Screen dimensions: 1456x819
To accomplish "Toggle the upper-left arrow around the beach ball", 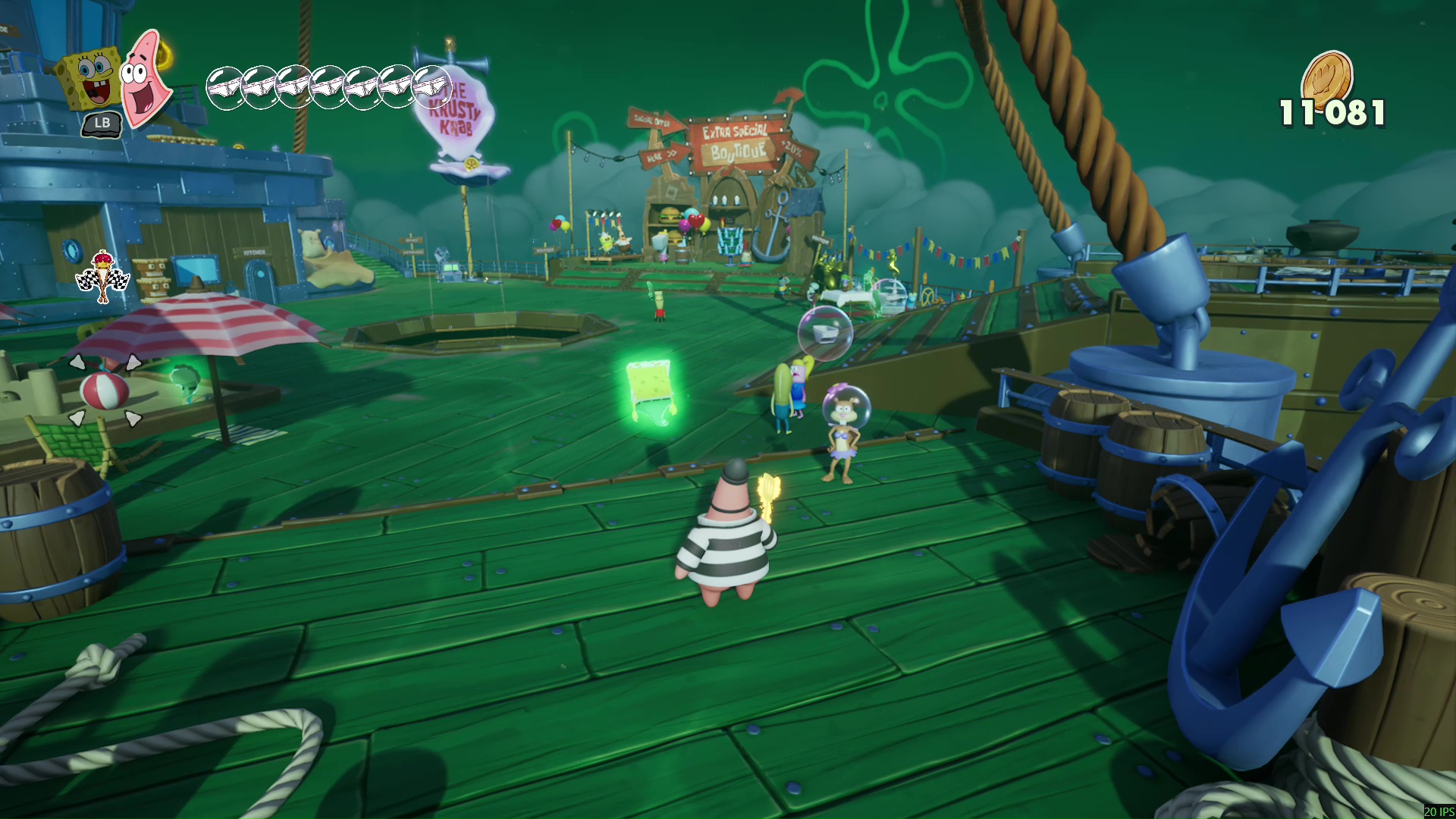I will point(77,362).
